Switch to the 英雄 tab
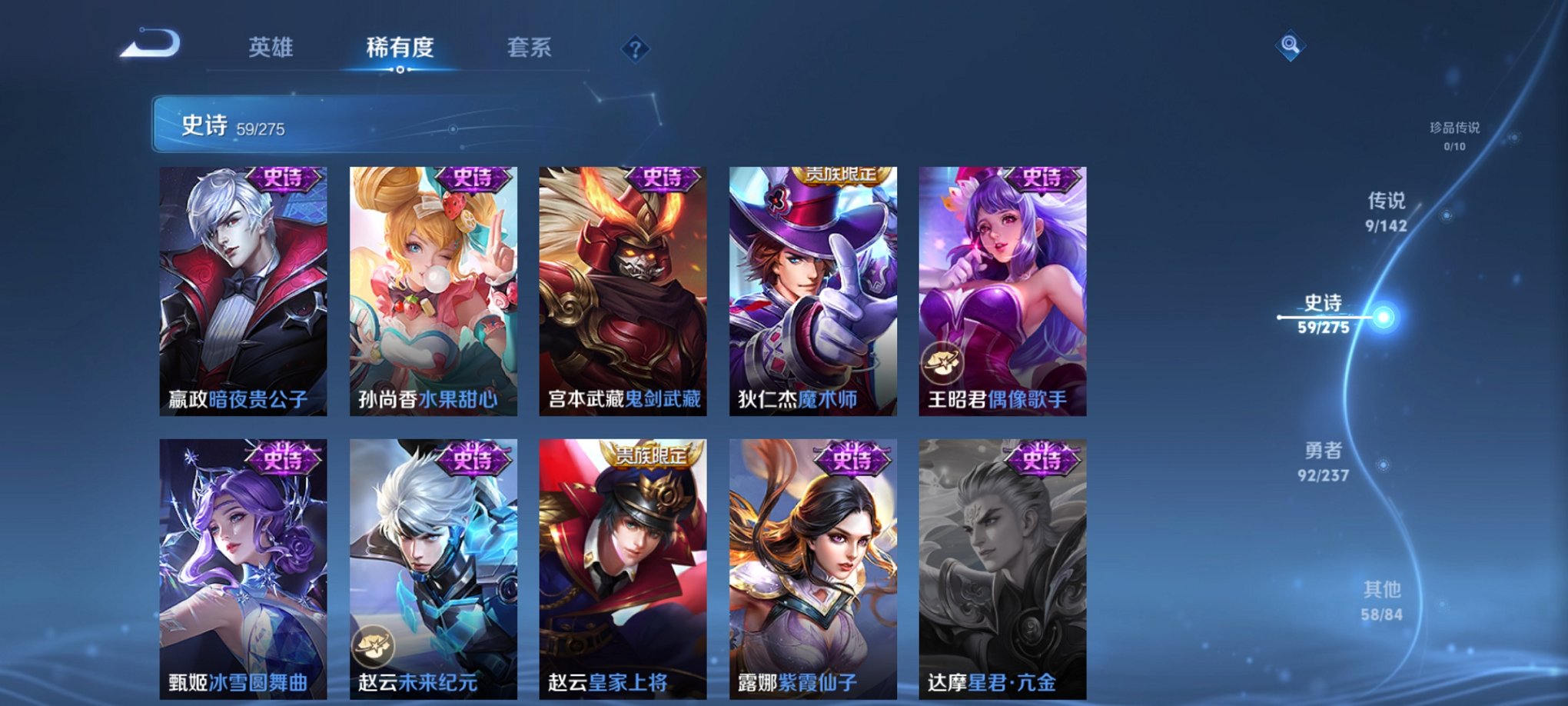This screenshot has width=1568, height=706. pyautogui.click(x=274, y=48)
